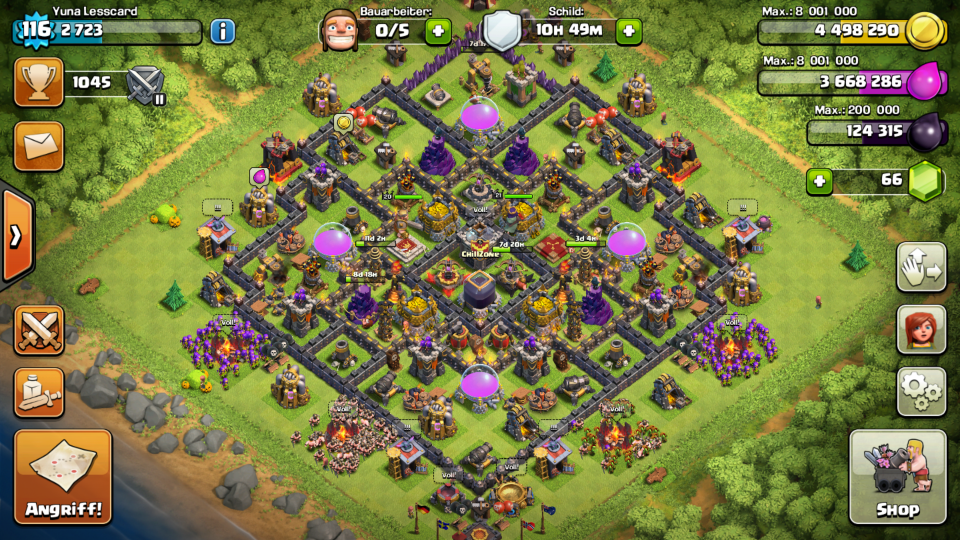Open the army overview with elixir bottle

(x=39, y=392)
